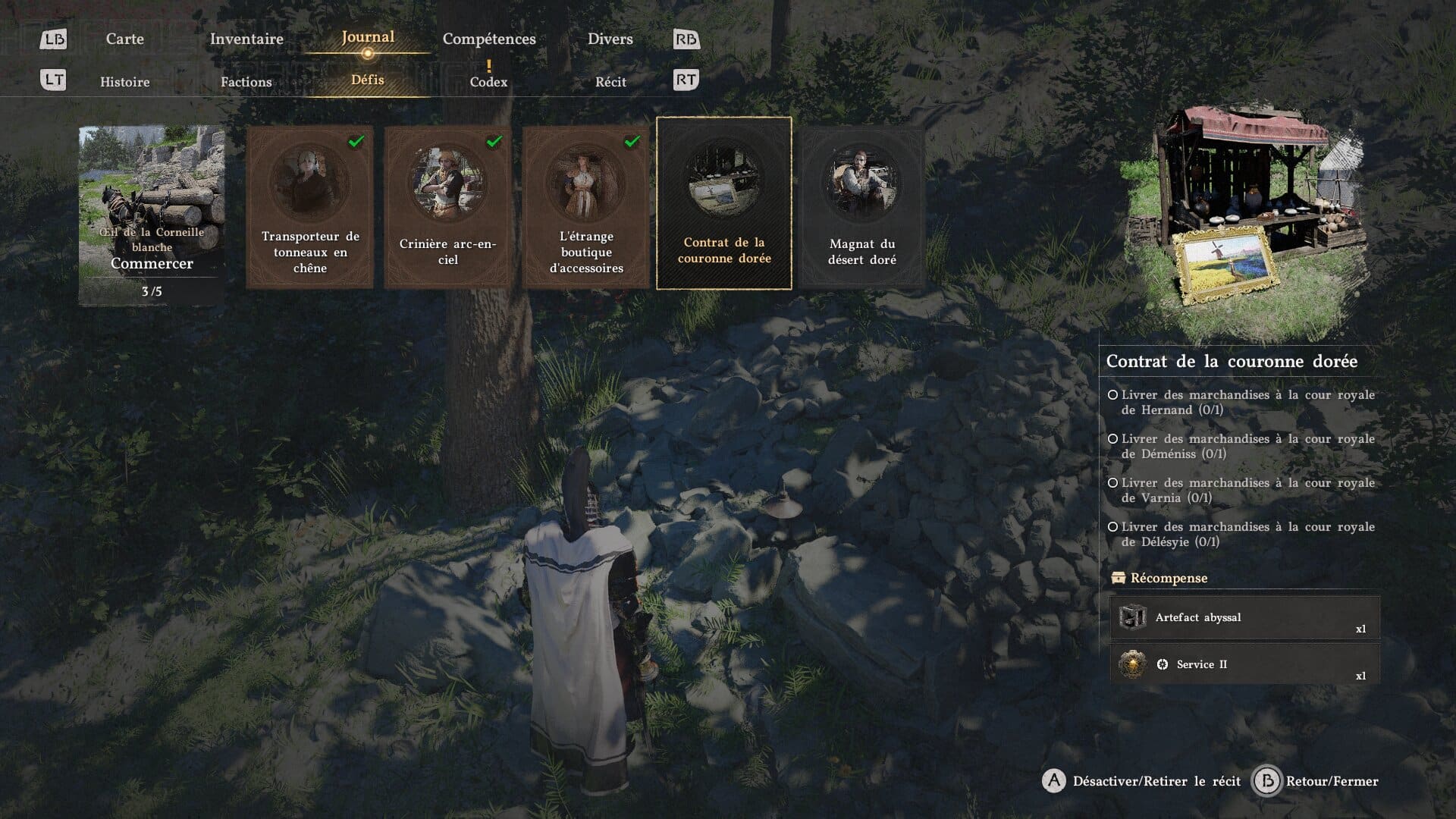Viewport: 1456px width, 819px height.
Task: Select the Commercer challenge category card
Action: (152, 215)
